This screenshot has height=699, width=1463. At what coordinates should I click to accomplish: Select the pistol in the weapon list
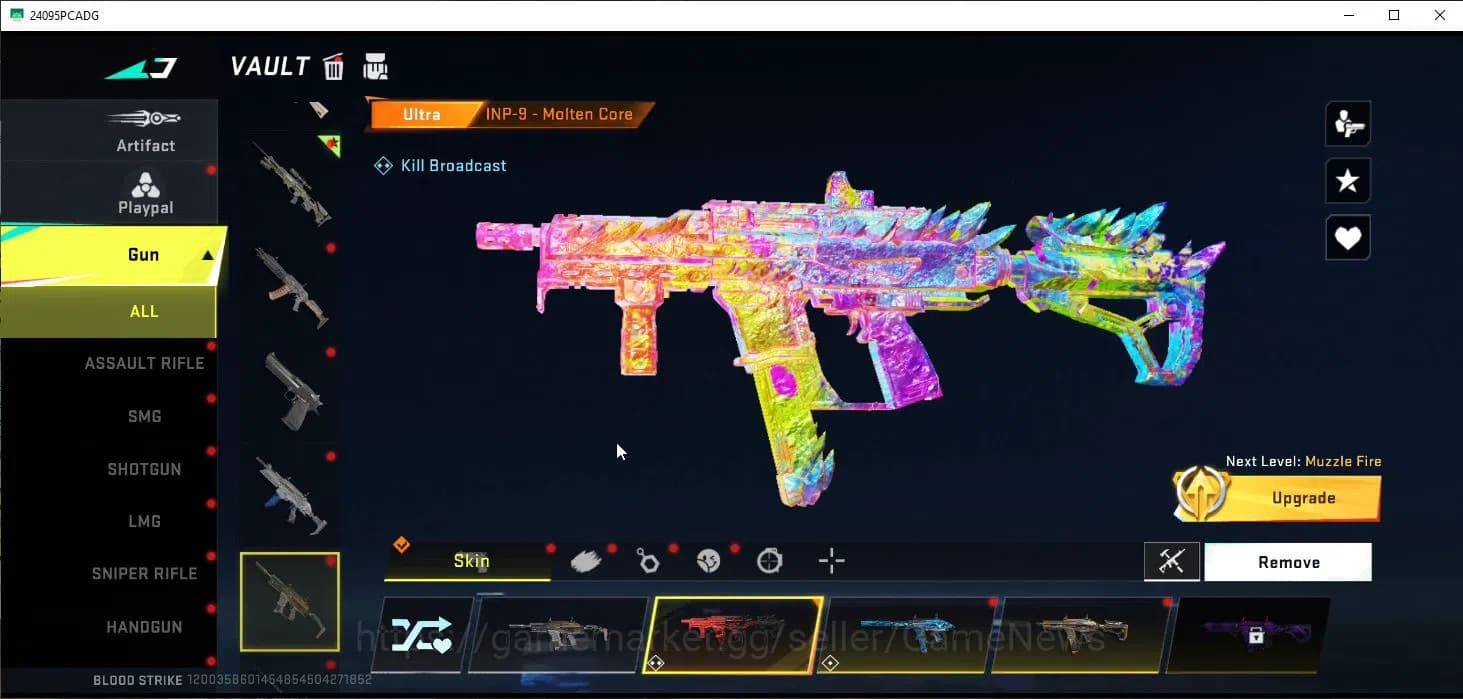pos(290,392)
